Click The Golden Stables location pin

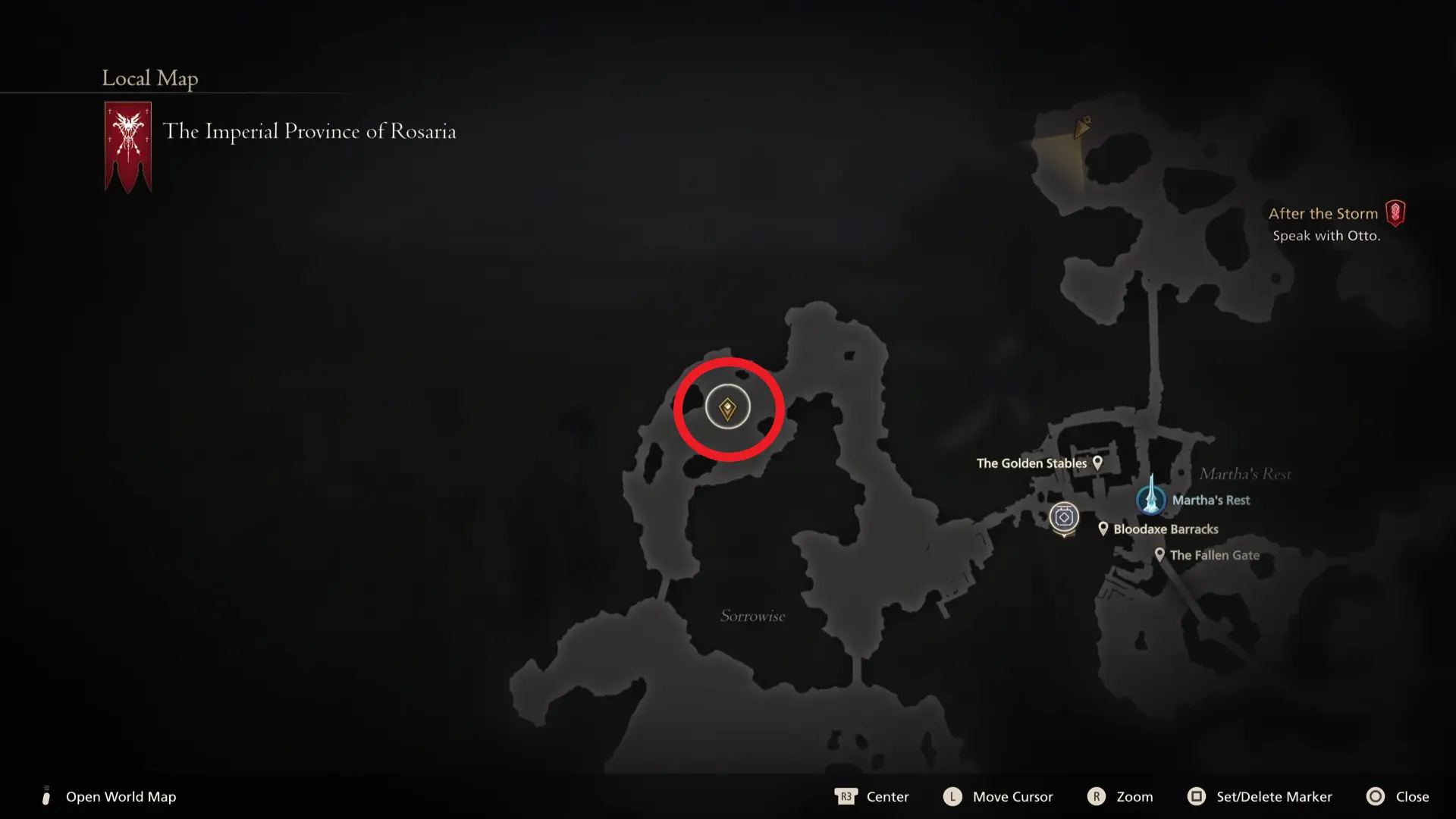tap(1097, 463)
